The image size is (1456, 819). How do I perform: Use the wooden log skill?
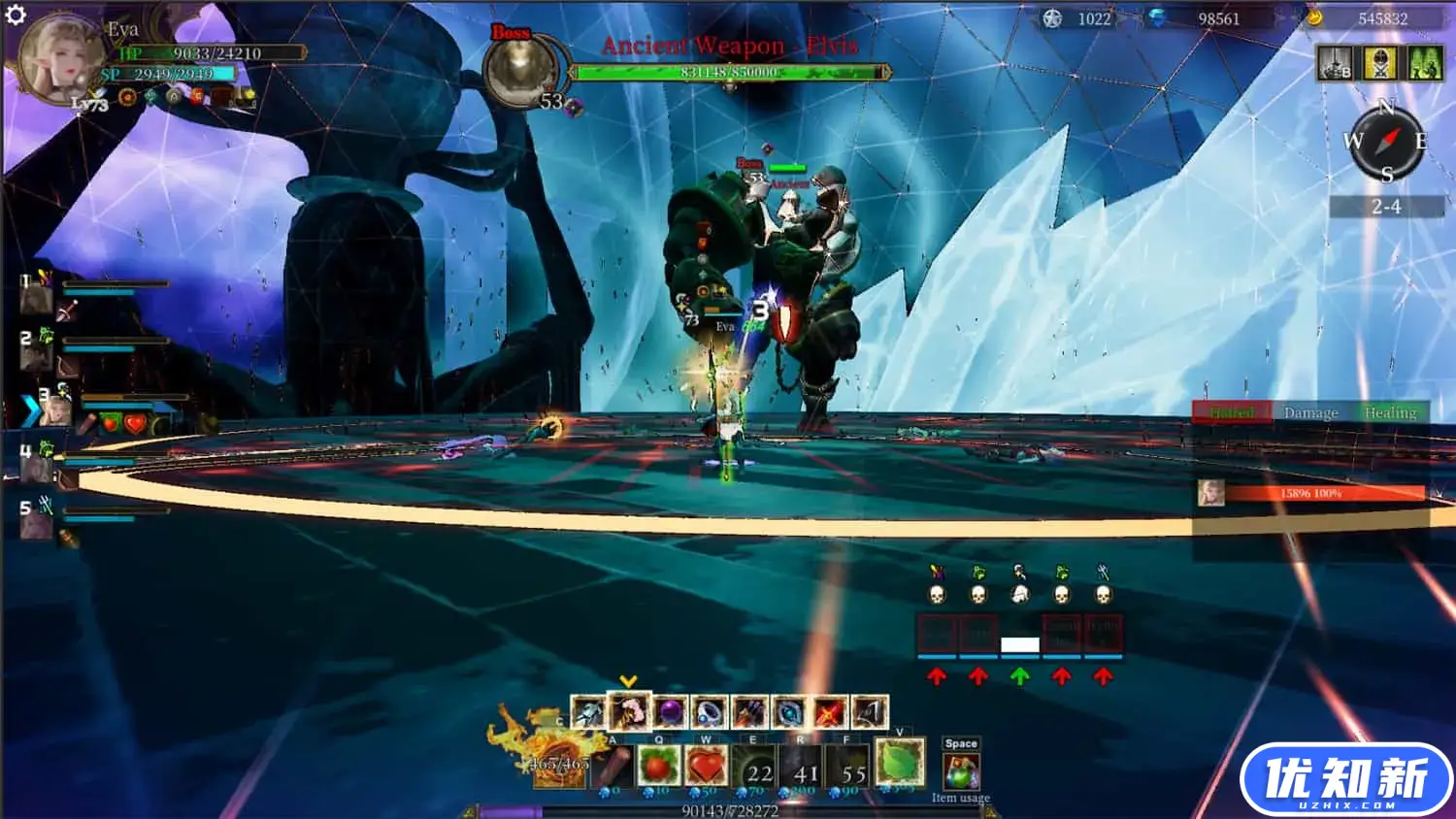click(x=612, y=768)
